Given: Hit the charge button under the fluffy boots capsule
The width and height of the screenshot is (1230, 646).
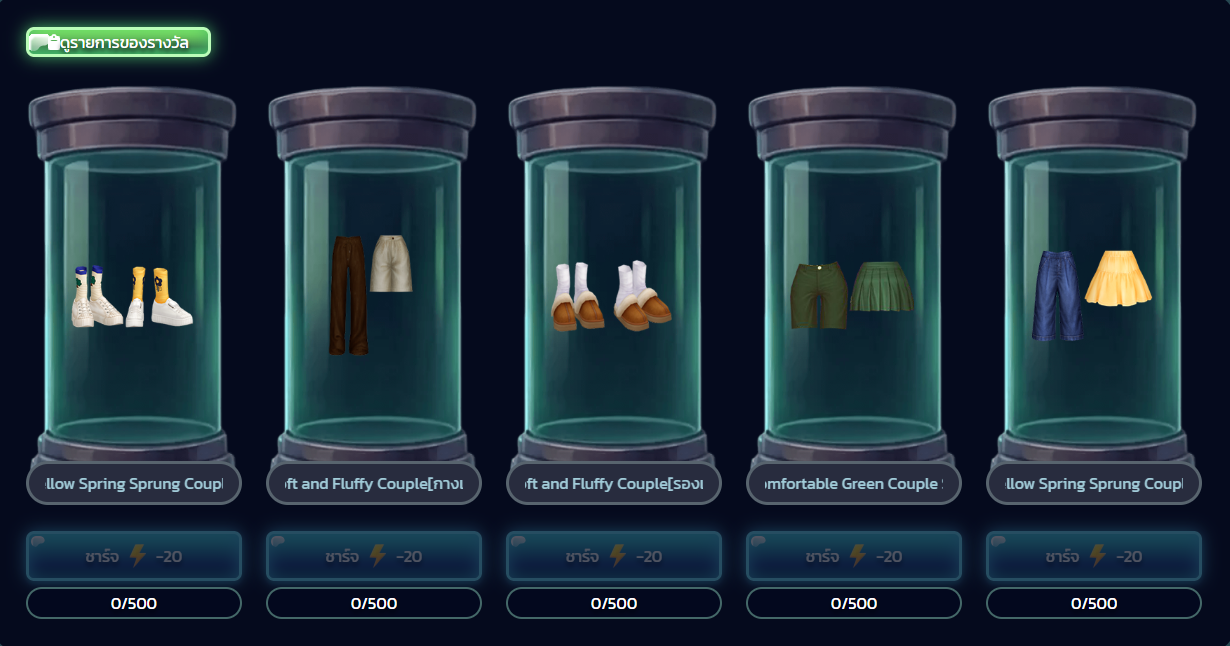Looking at the screenshot, I should pos(614,556).
